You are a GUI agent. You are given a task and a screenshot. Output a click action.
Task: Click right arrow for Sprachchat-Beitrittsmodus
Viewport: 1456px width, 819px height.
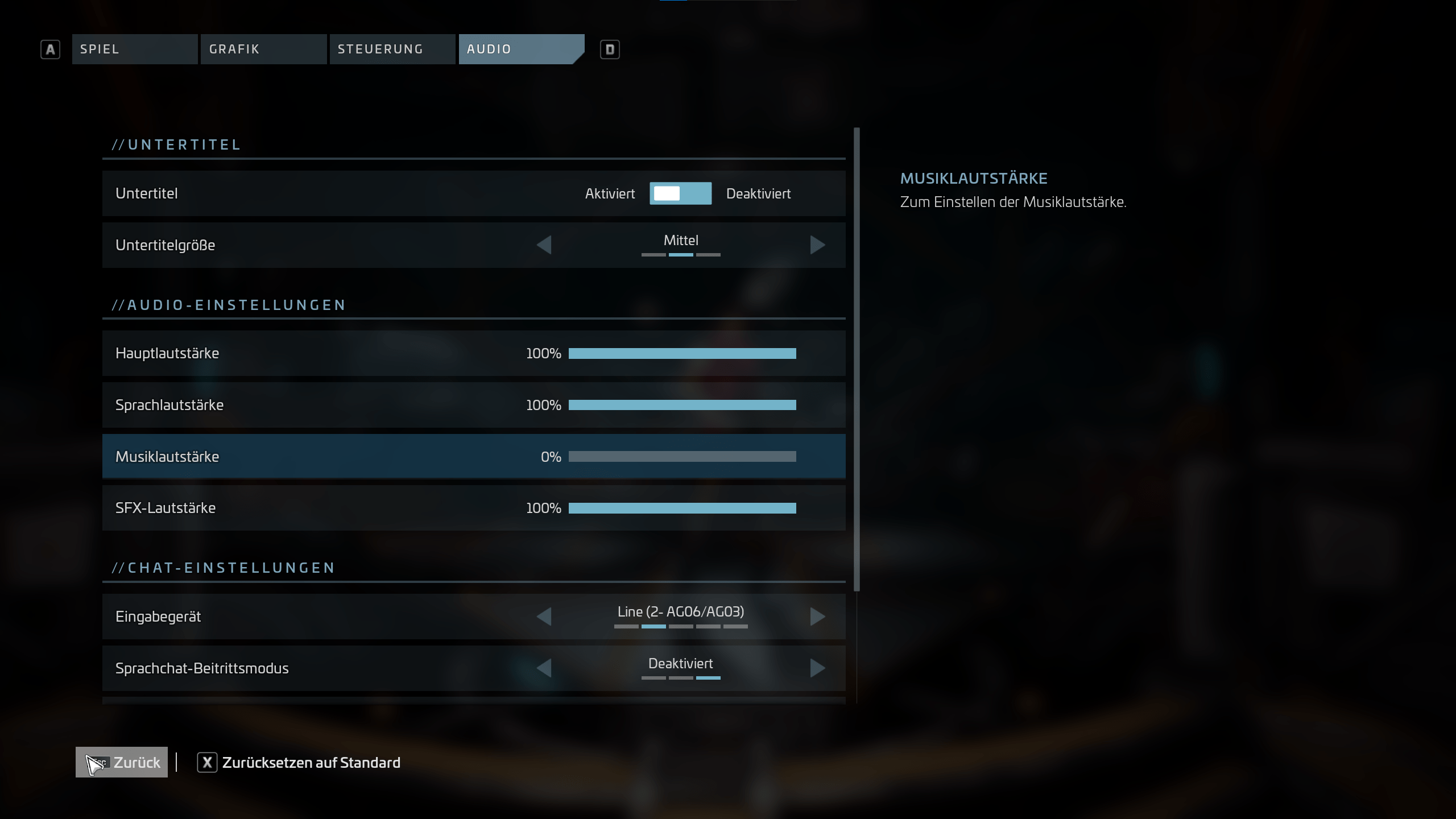[817, 668]
